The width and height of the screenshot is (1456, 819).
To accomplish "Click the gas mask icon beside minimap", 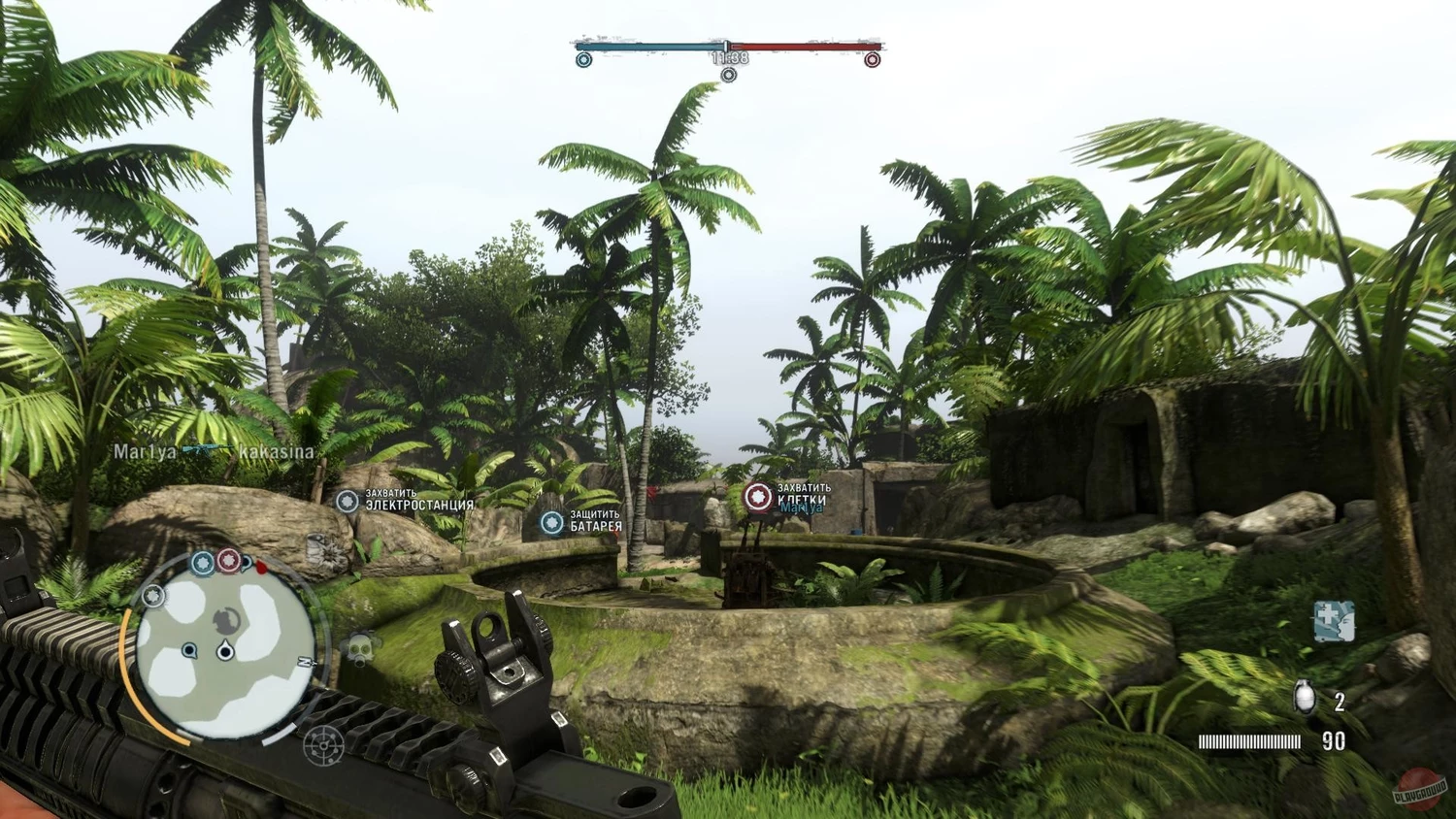I will tap(361, 648).
